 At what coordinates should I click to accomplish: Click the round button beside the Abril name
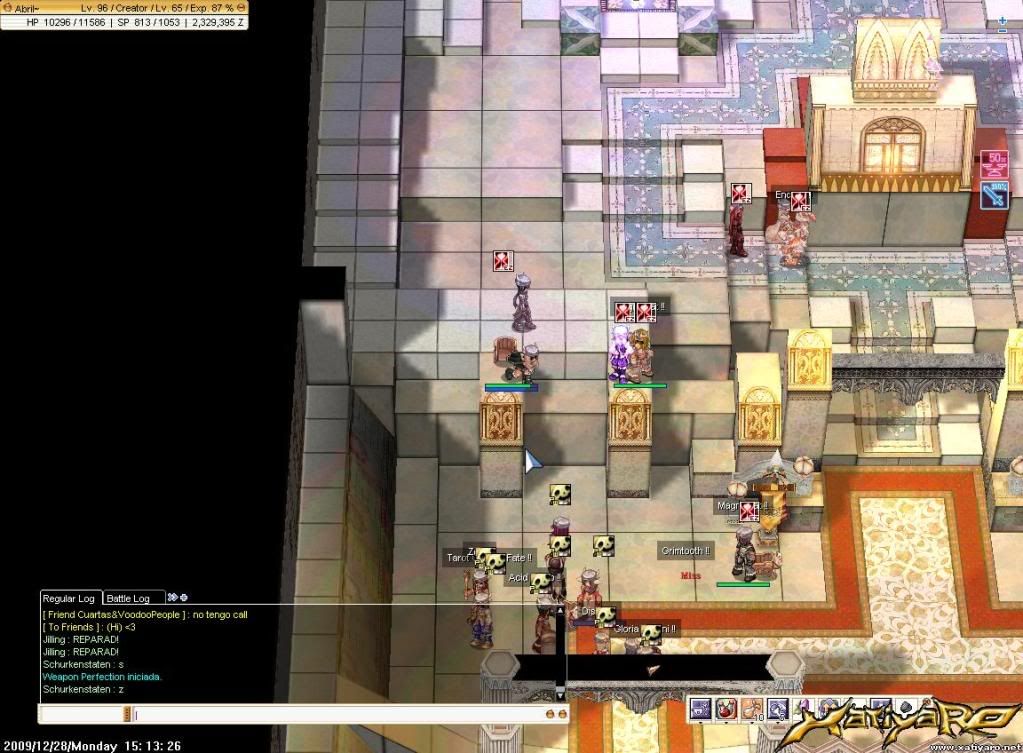point(6,8)
